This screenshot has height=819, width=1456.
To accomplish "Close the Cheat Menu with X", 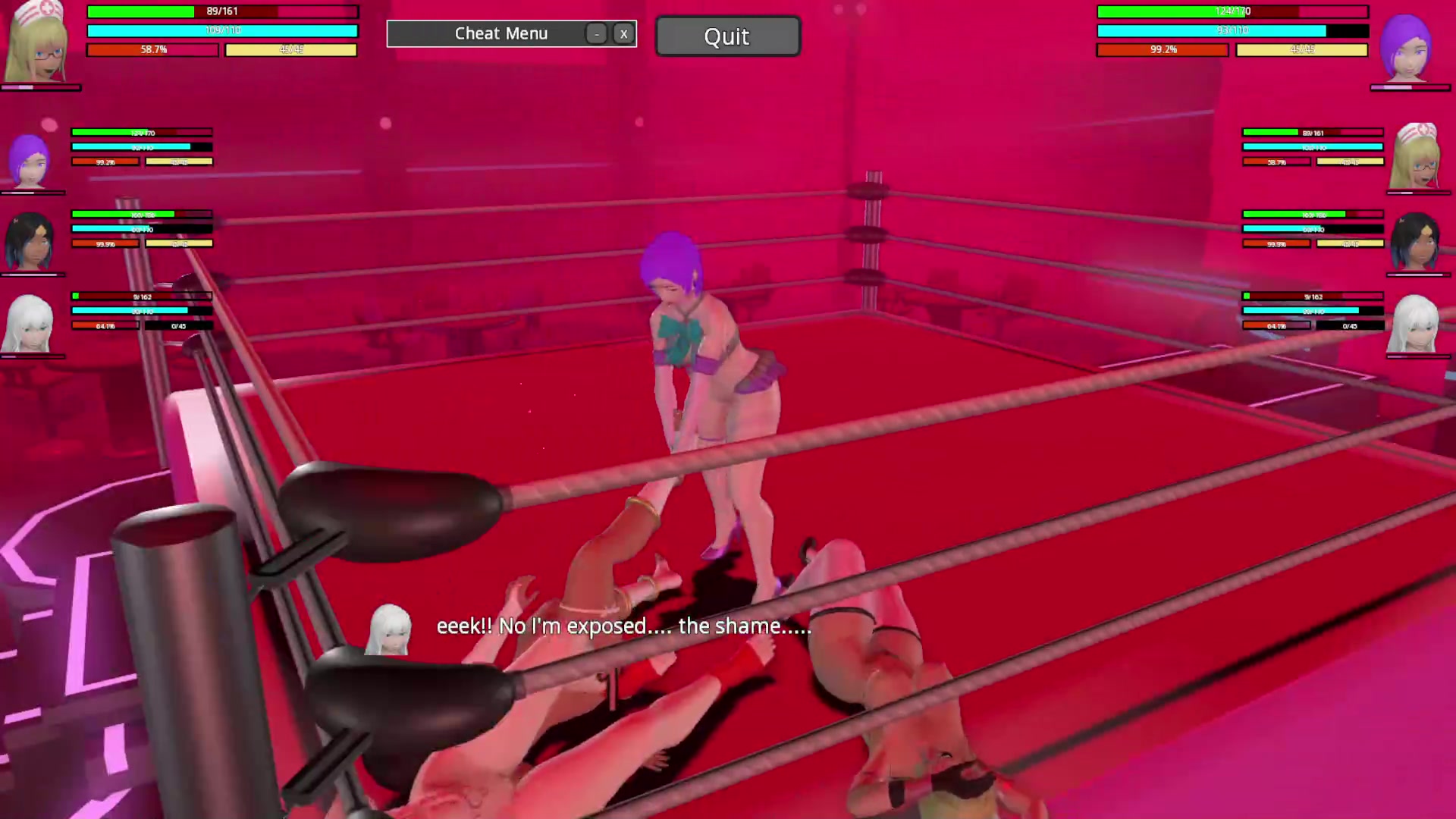I will [x=623, y=34].
